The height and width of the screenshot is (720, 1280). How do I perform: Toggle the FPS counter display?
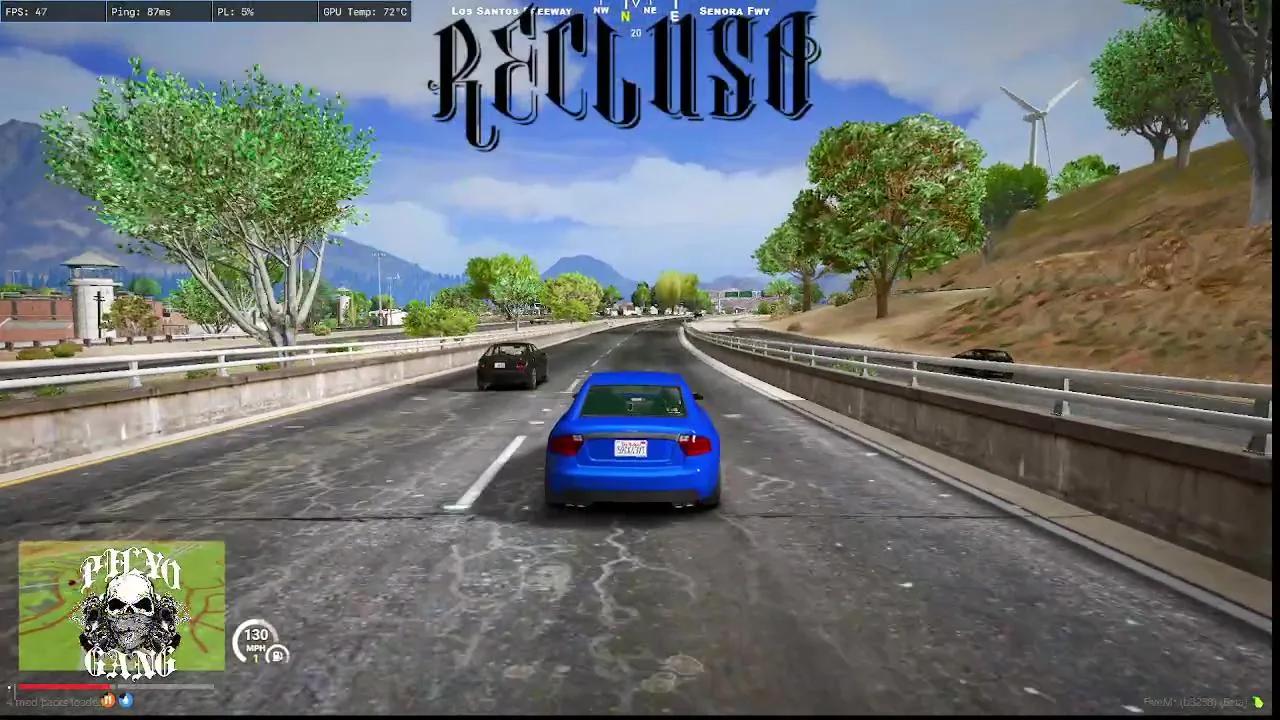click(30, 13)
